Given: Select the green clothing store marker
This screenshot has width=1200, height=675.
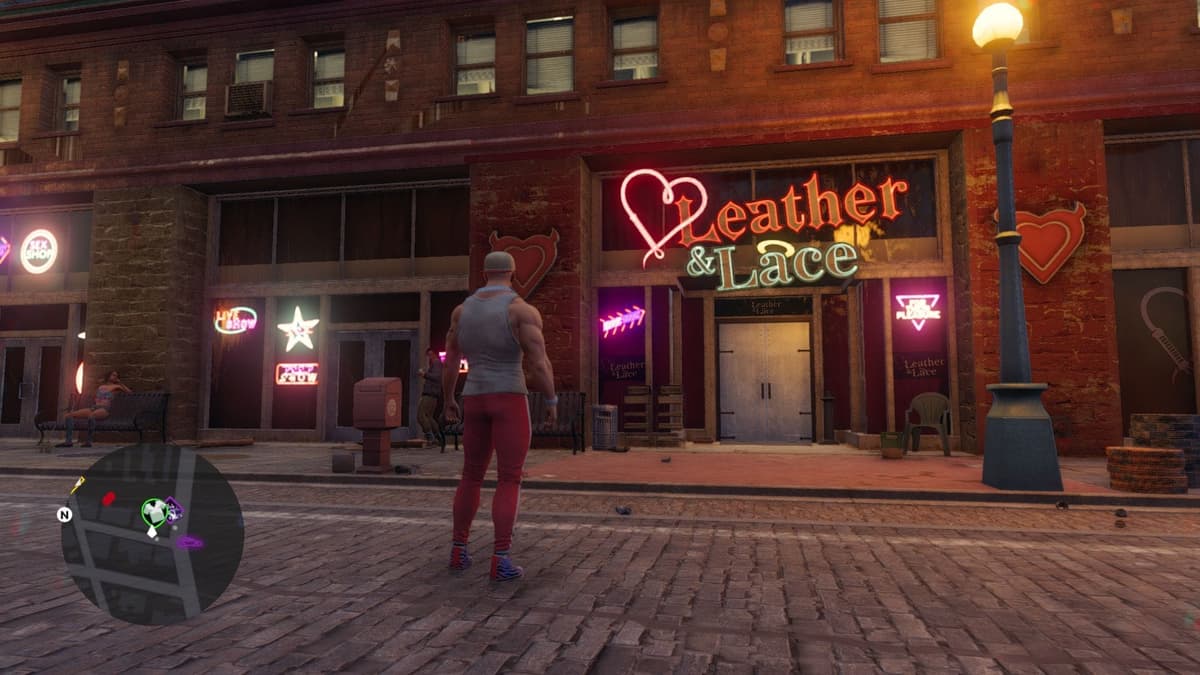Looking at the screenshot, I should point(152,512).
